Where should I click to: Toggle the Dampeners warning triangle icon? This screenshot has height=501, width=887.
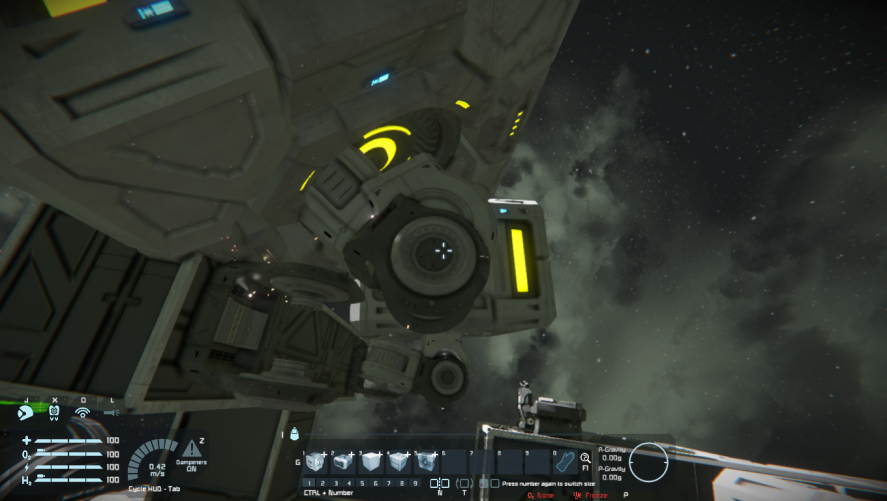[x=191, y=448]
